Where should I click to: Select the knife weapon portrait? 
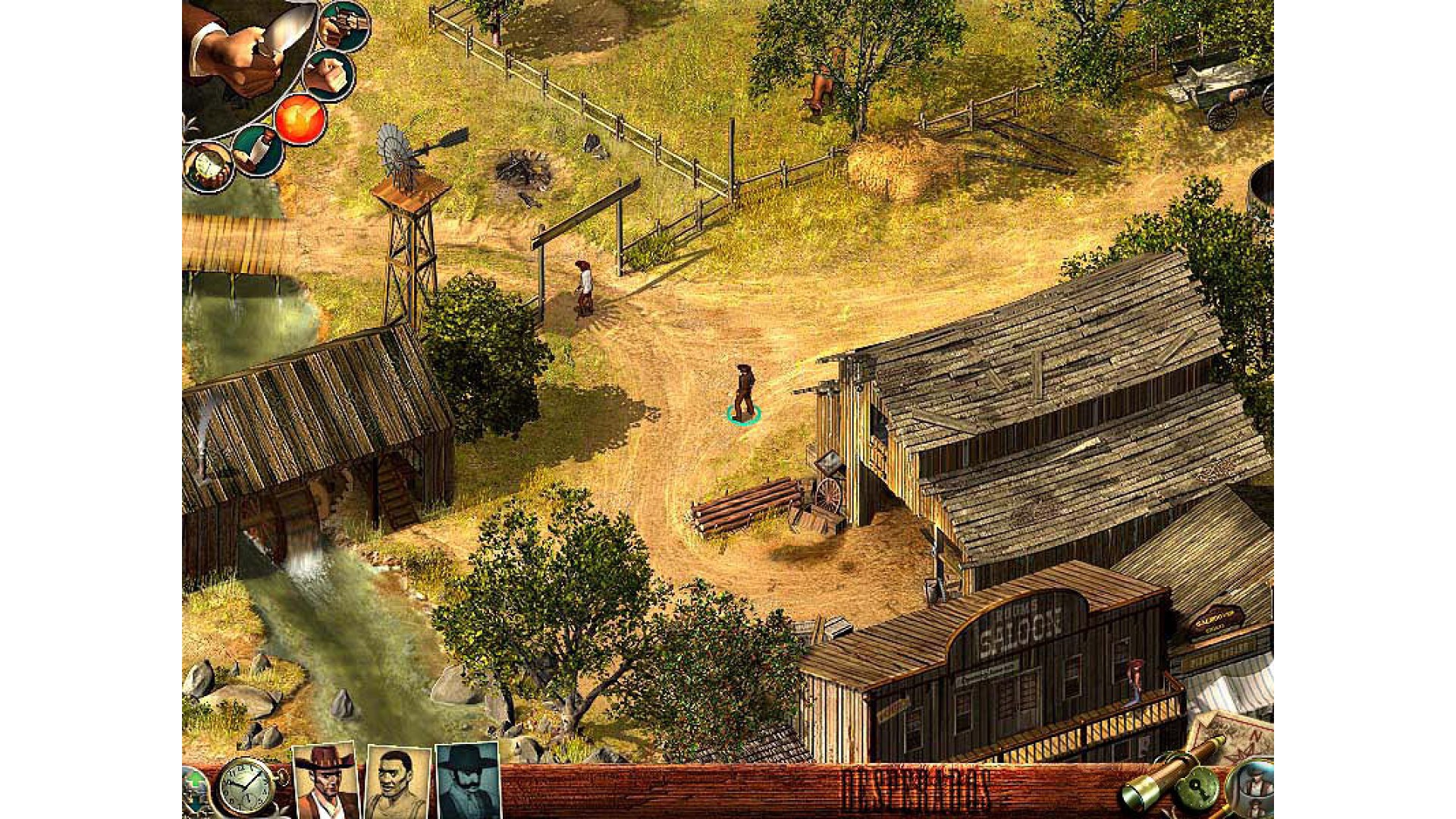click(243, 53)
